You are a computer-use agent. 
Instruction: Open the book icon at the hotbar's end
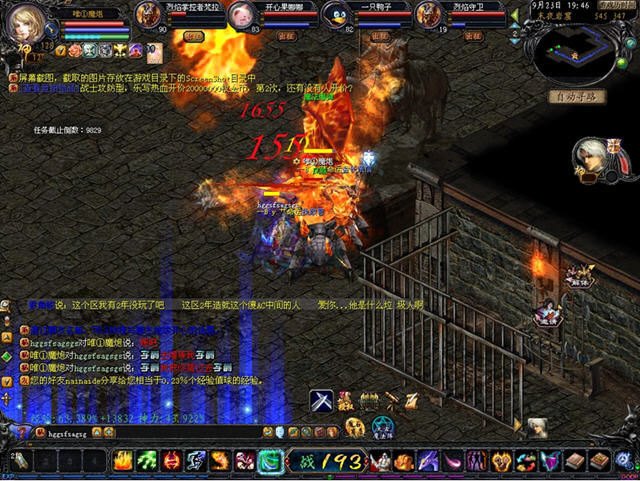pos(598,461)
